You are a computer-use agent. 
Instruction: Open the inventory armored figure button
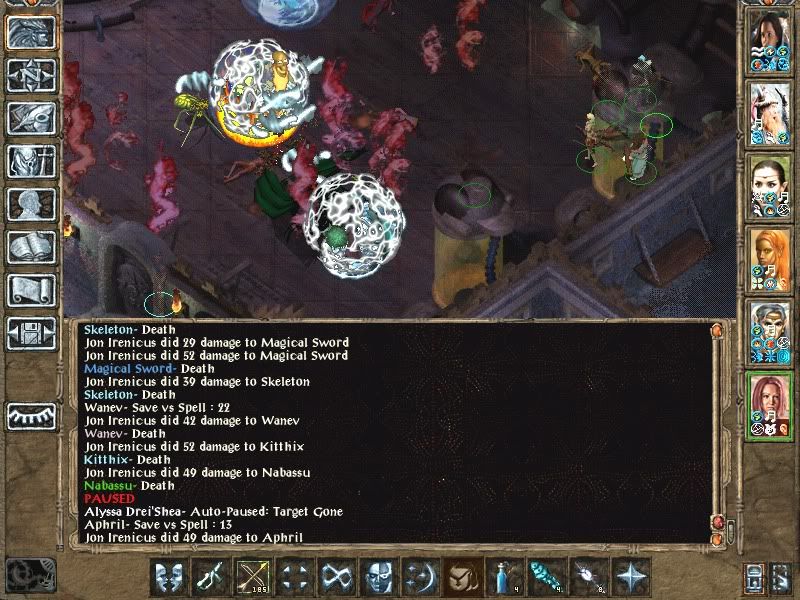point(31,161)
